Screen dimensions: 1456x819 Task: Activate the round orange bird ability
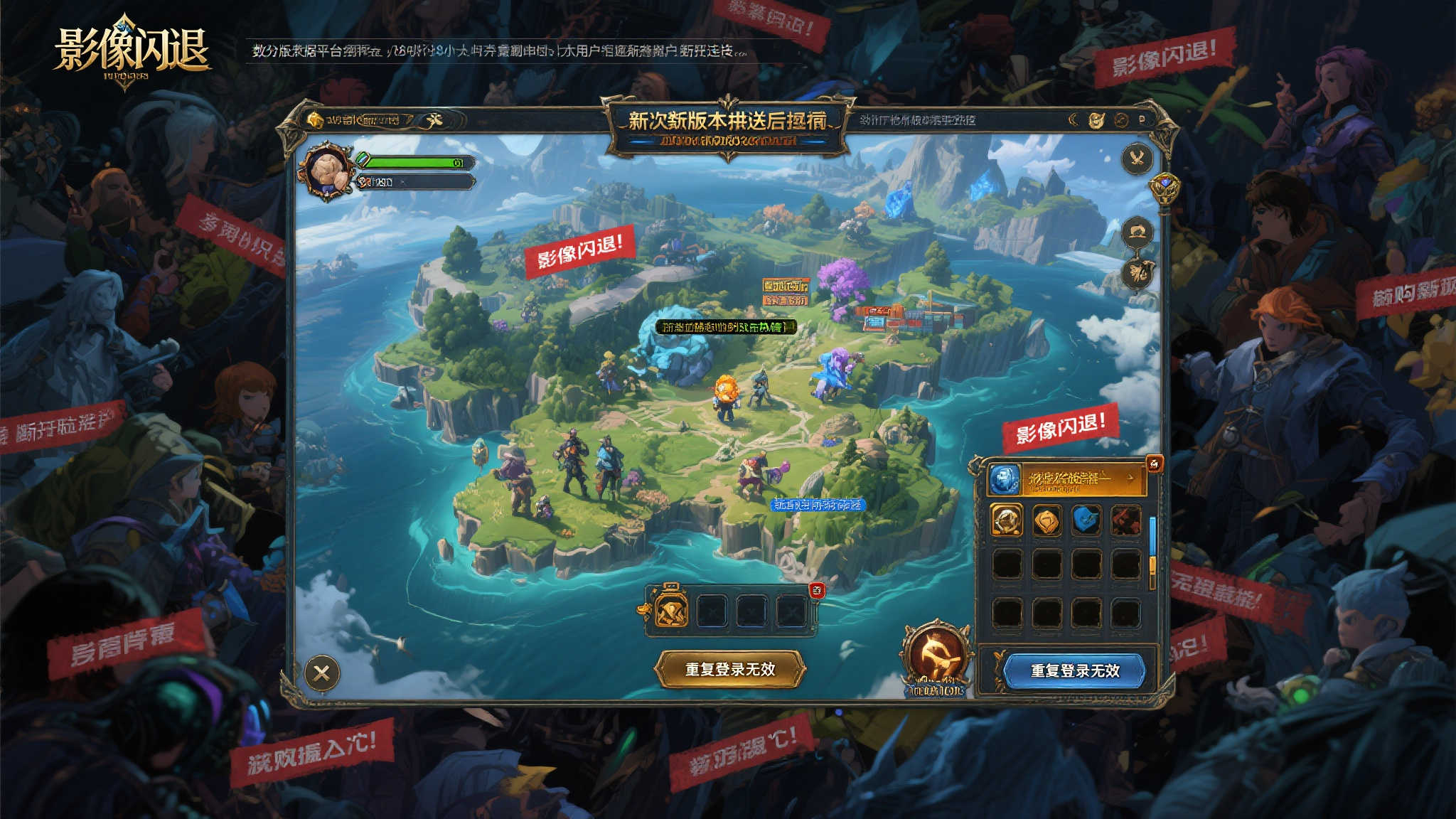pos(936,655)
